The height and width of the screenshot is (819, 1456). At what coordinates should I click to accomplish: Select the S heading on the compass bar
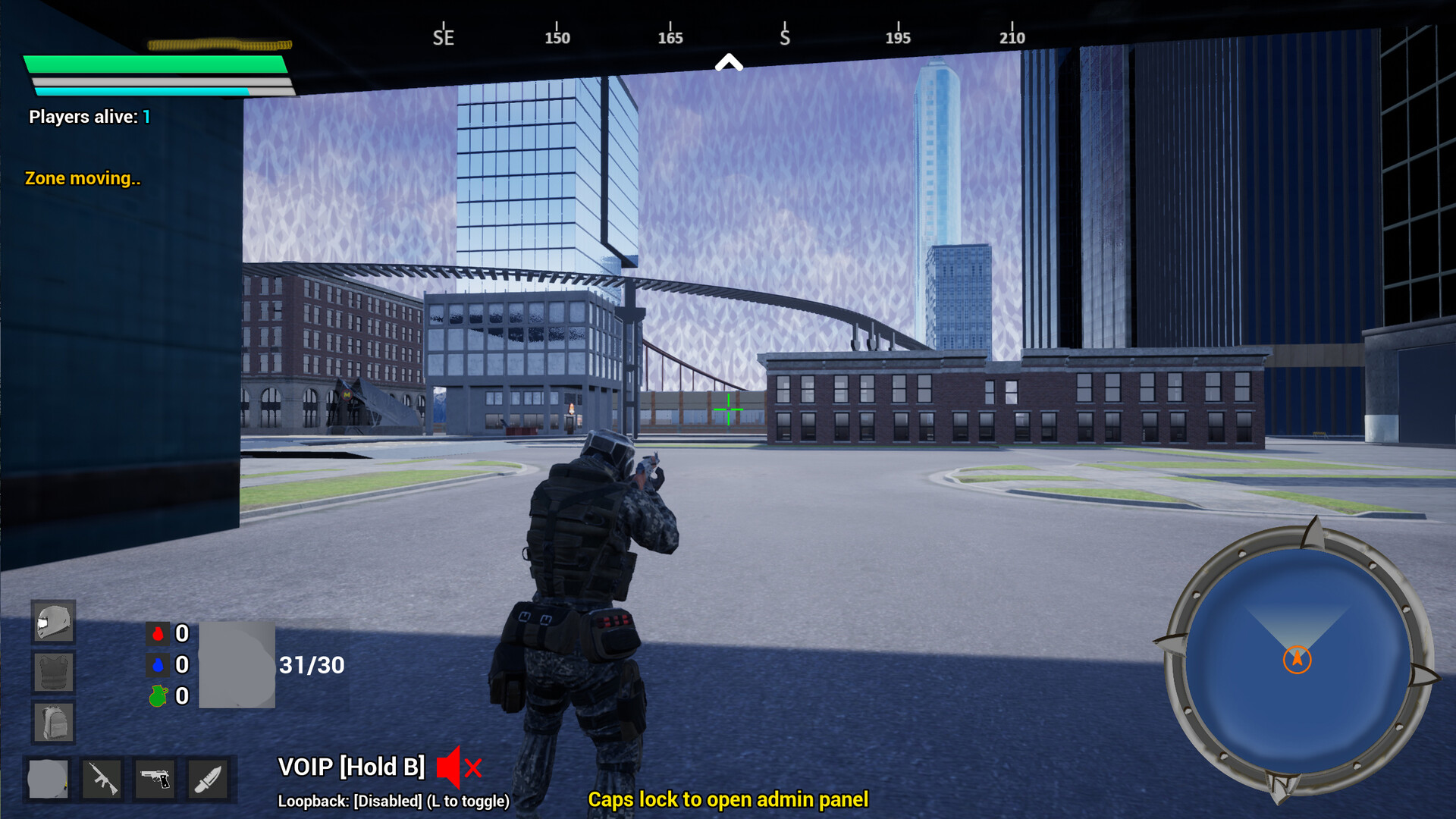tap(785, 36)
